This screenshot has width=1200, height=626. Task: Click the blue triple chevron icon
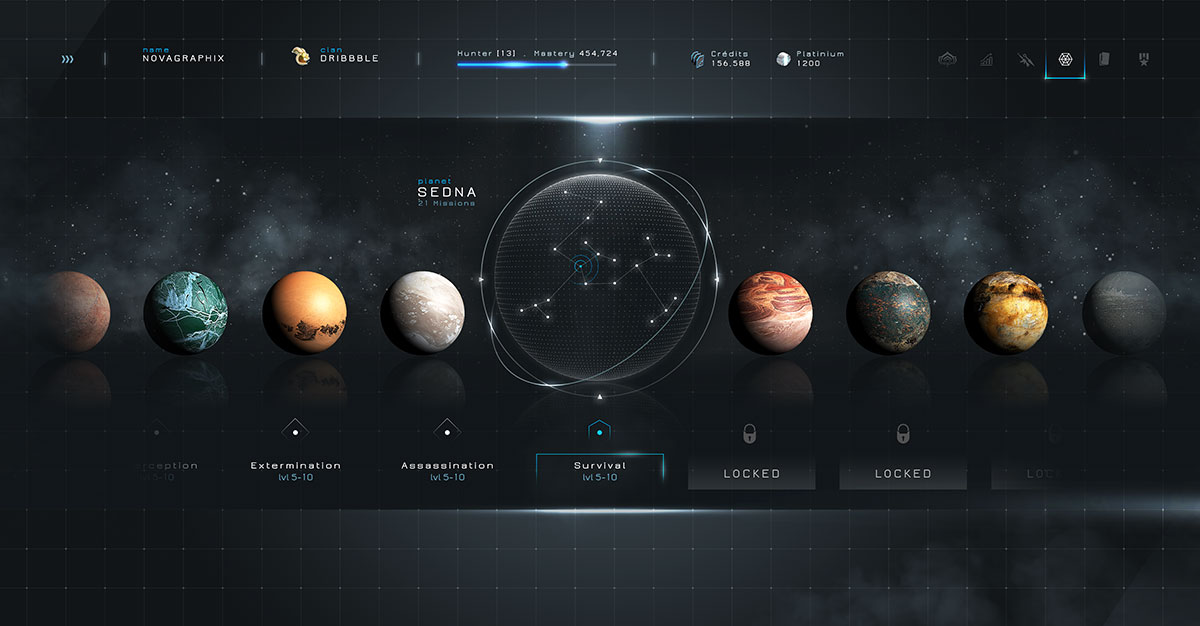coord(67,59)
